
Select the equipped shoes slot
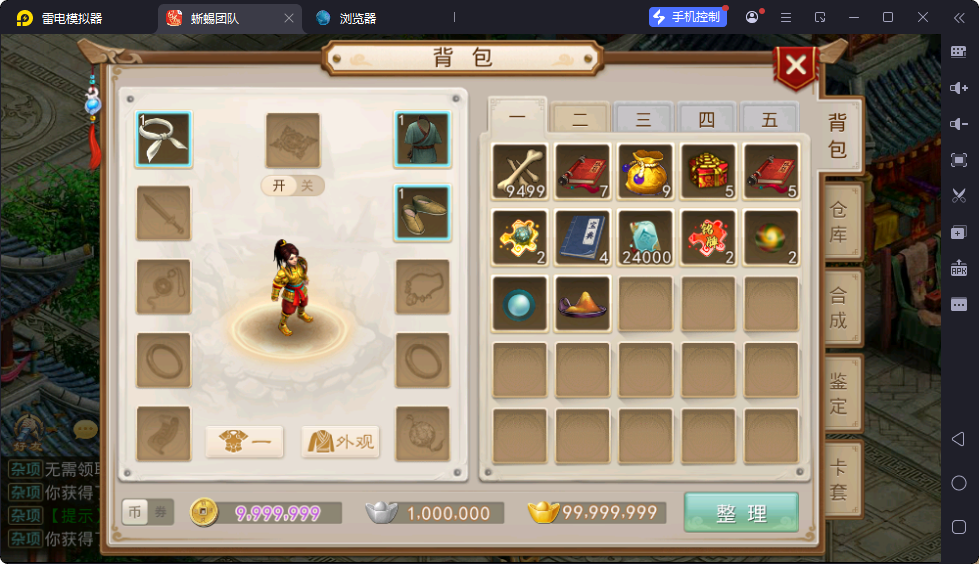(x=422, y=212)
